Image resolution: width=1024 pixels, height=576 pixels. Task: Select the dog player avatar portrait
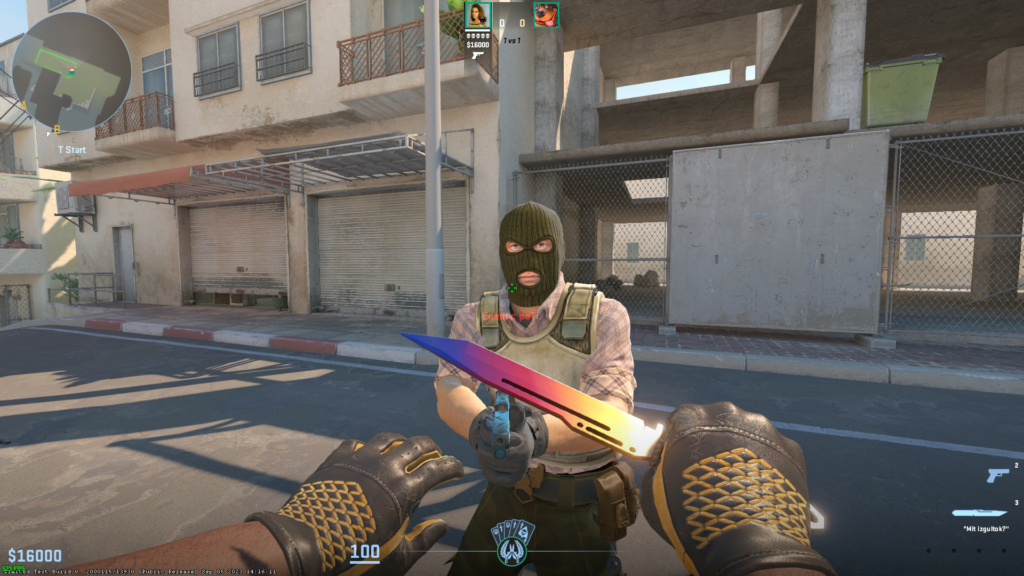[x=546, y=15]
